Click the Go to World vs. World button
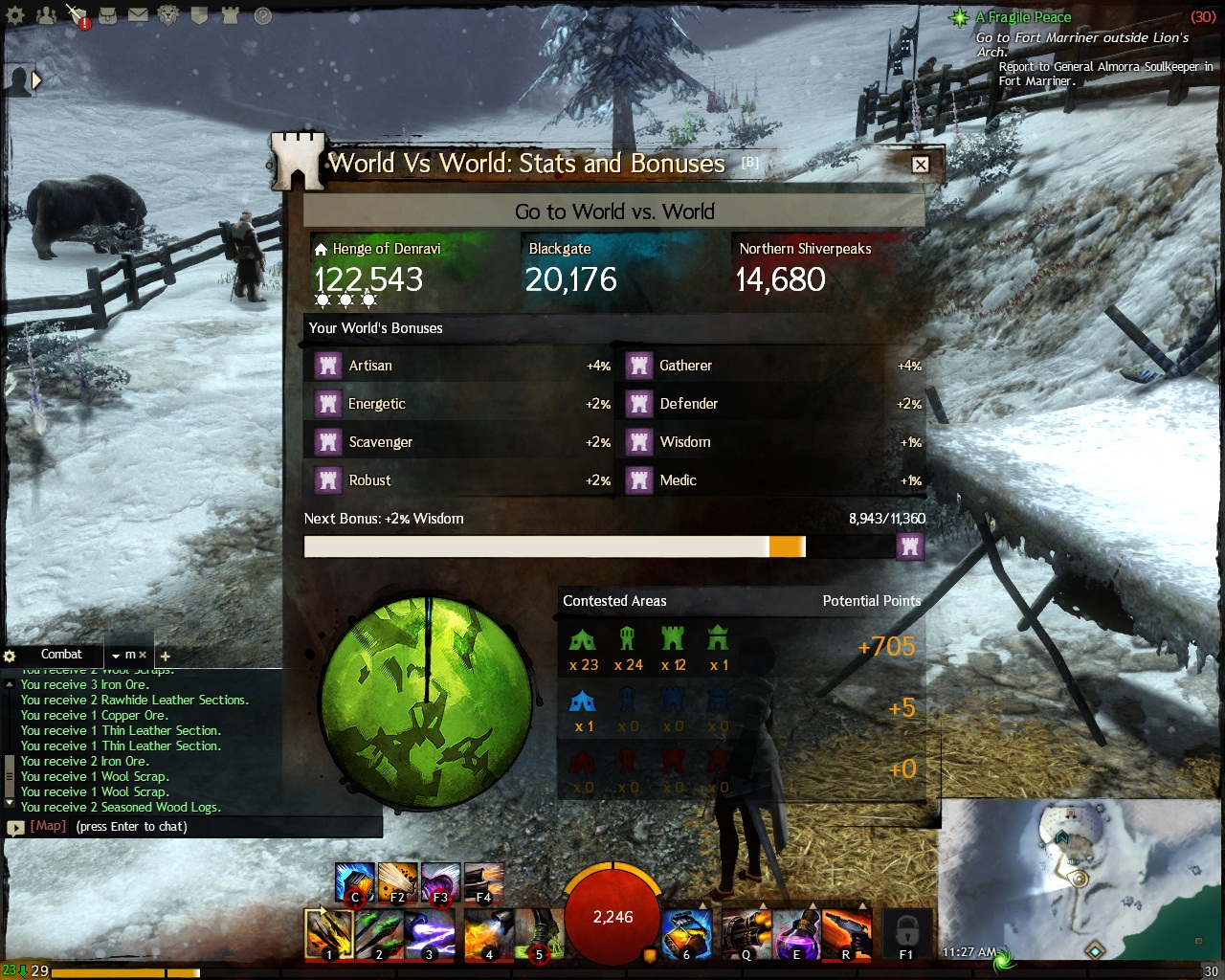Image resolution: width=1225 pixels, height=980 pixels. pyautogui.click(x=614, y=212)
